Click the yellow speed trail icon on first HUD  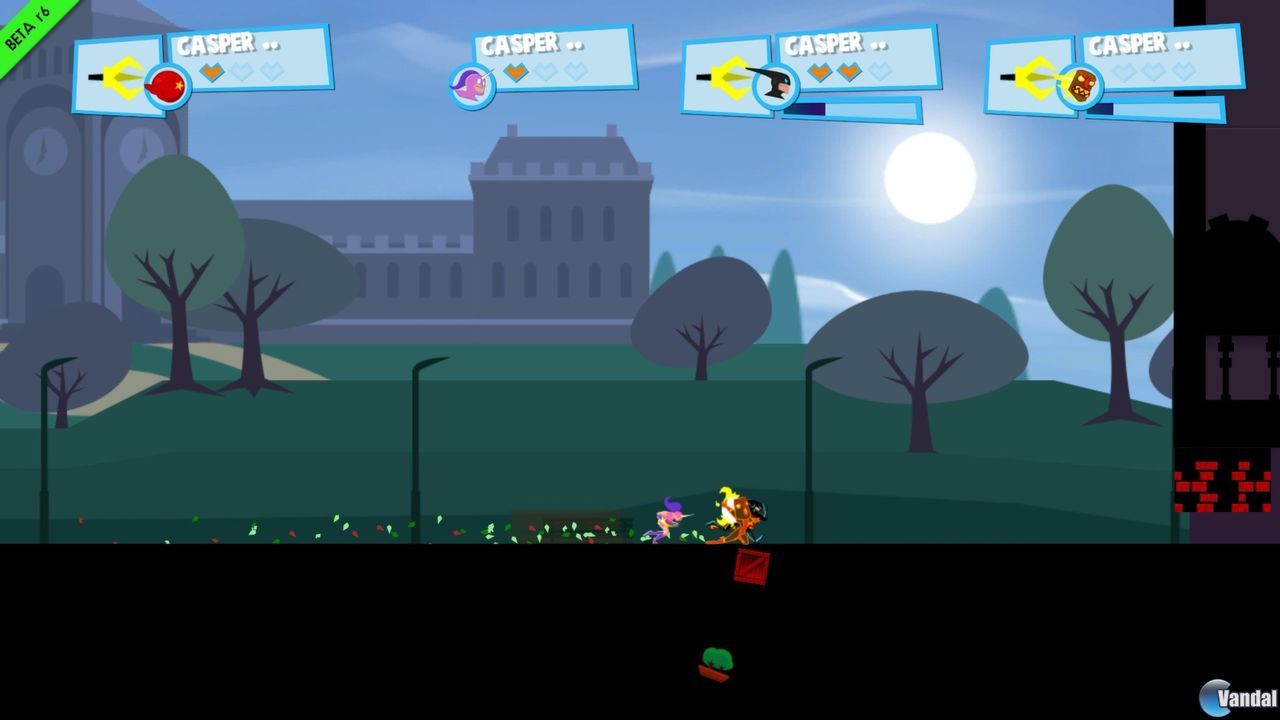pyautogui.click(x=122, y=77)
